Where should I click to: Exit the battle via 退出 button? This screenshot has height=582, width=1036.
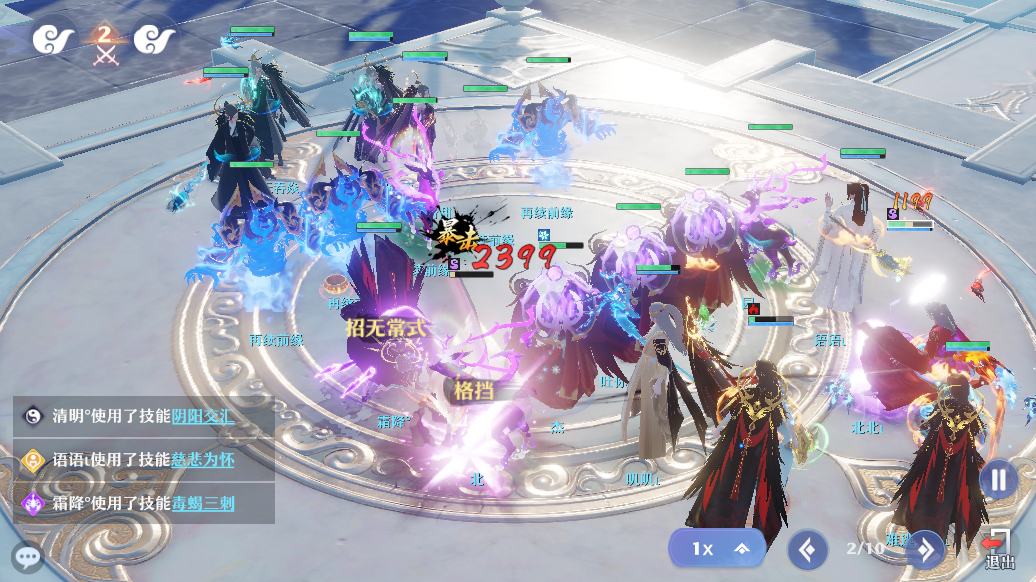[997, 549]
